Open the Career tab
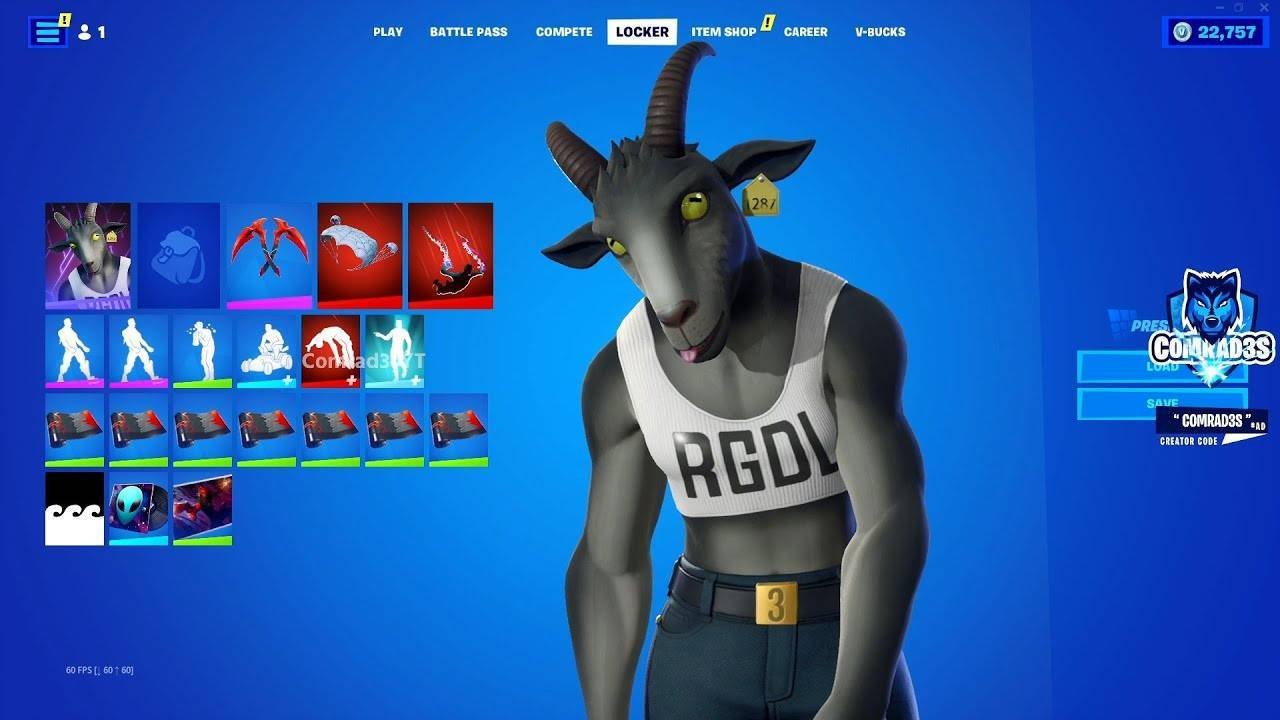Screen dimensions: 1280x720 click(805, 31)
